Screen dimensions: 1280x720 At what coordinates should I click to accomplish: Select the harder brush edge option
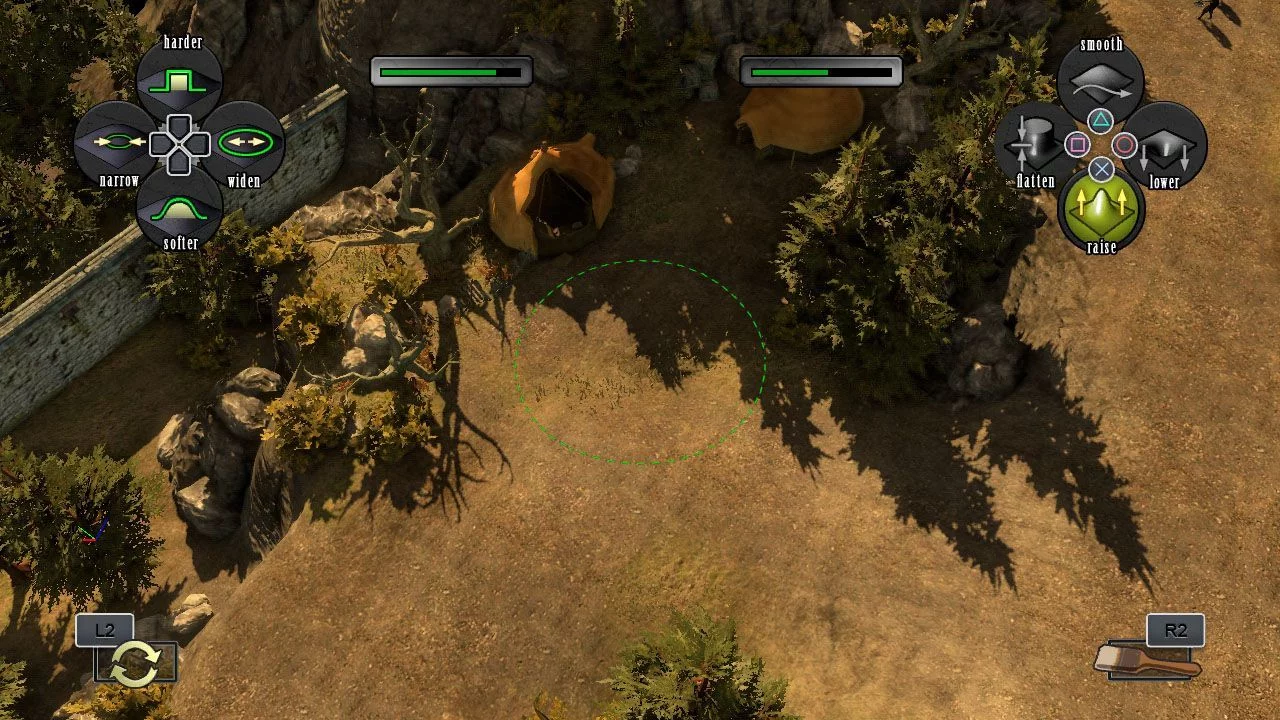(x=178, y=81)
